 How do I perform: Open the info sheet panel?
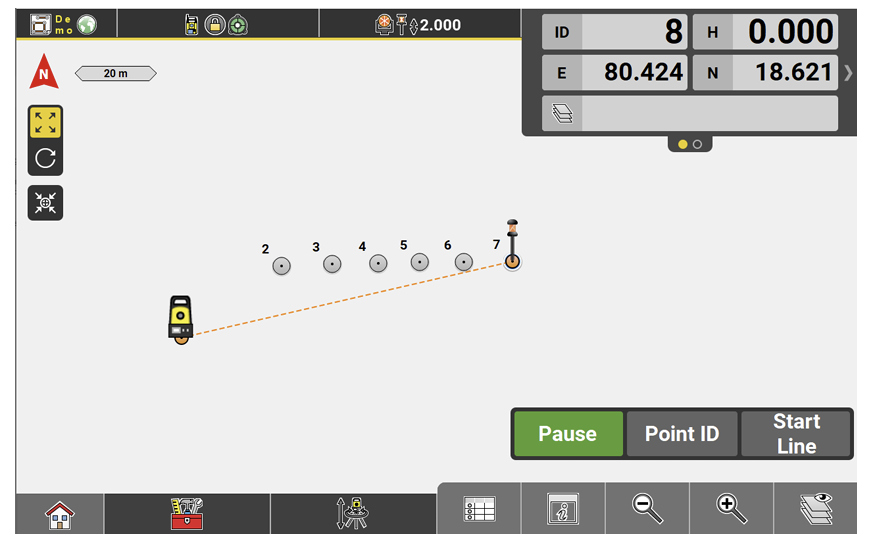(x=563, y=510)
